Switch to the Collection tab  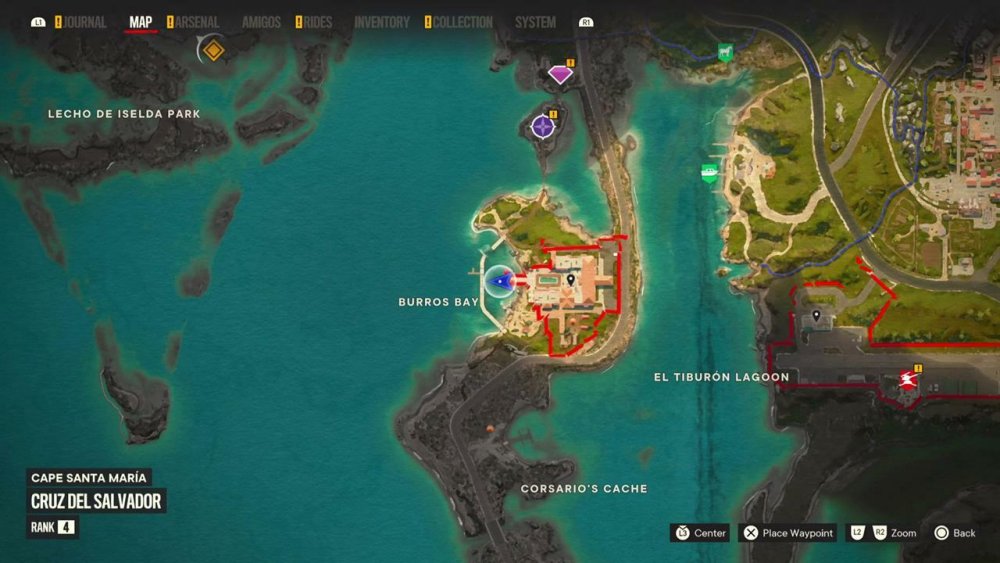coord(463,22)
